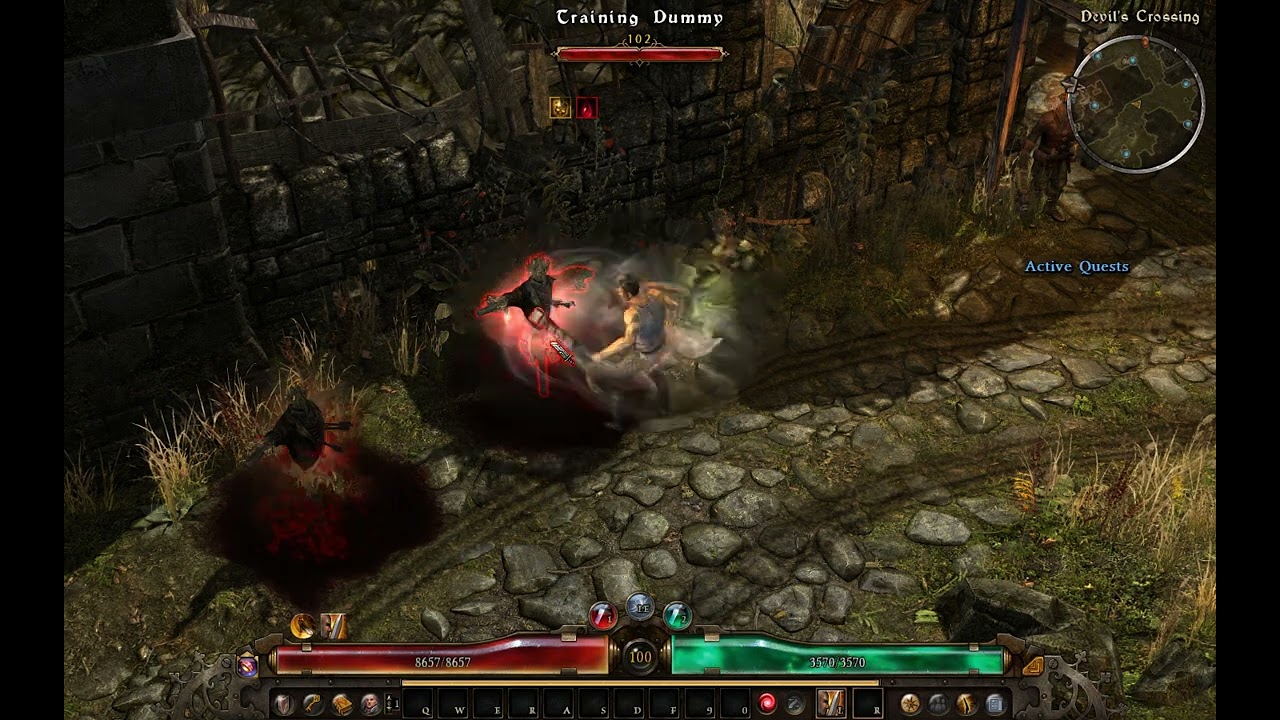Open the character sheet shield icon

coord(284,703)
